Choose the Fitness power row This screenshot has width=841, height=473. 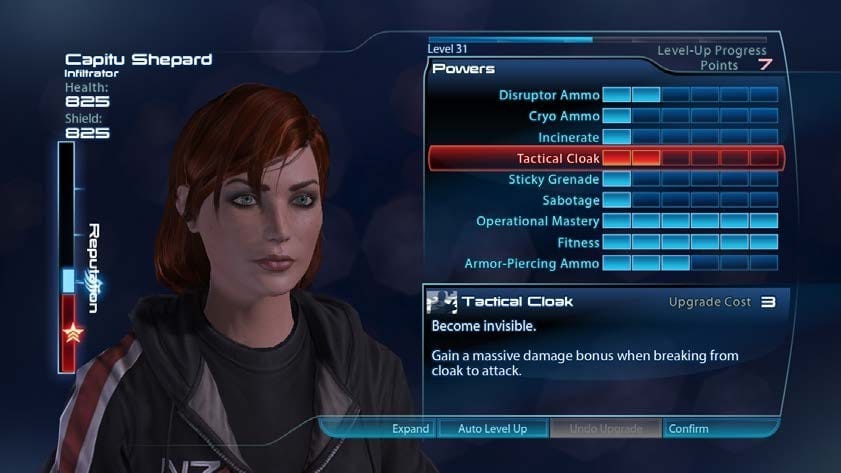pyautogui.click(x=578, y=242)
